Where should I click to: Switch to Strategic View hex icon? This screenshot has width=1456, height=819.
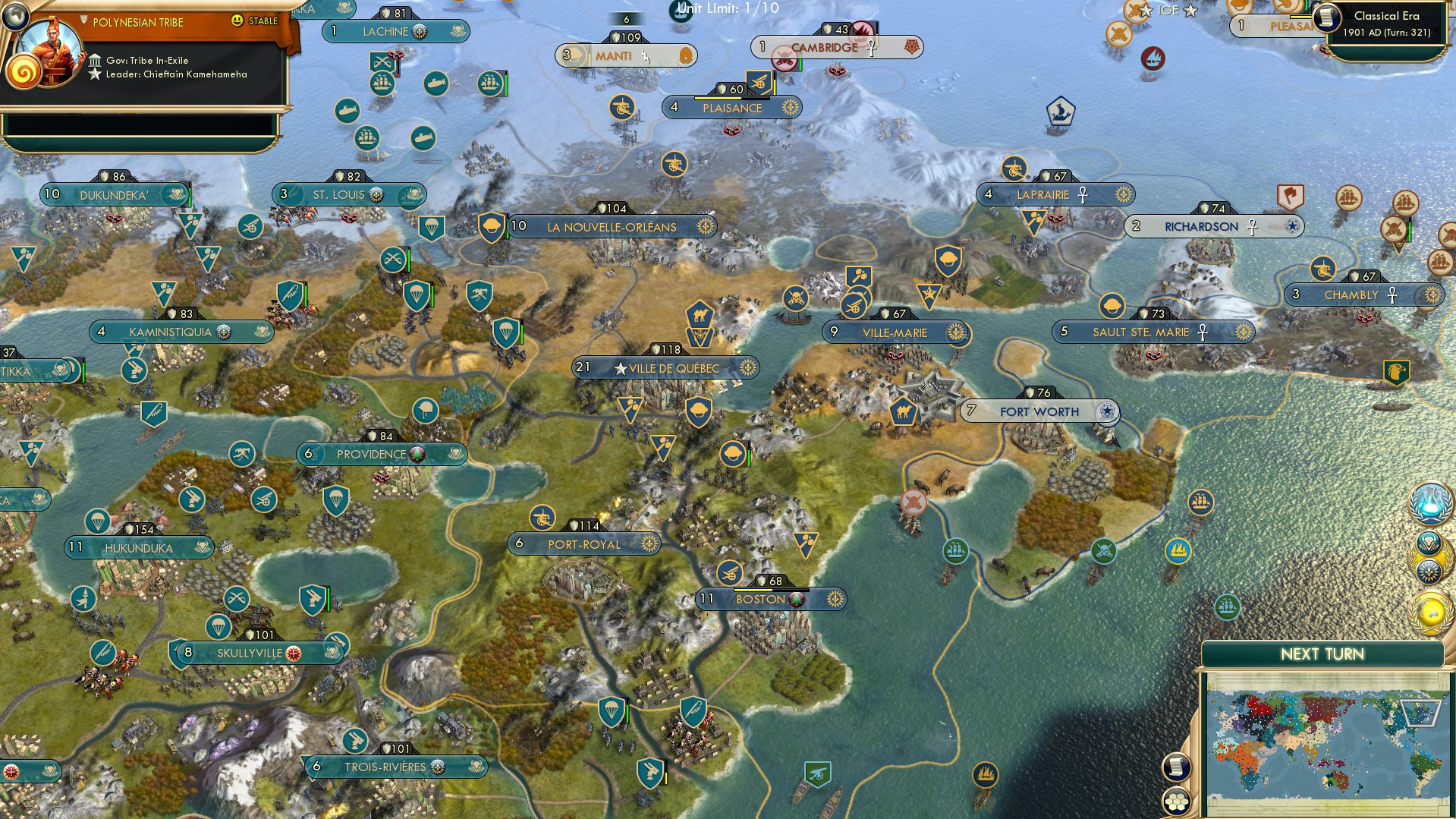click(x=1177, y=799)
